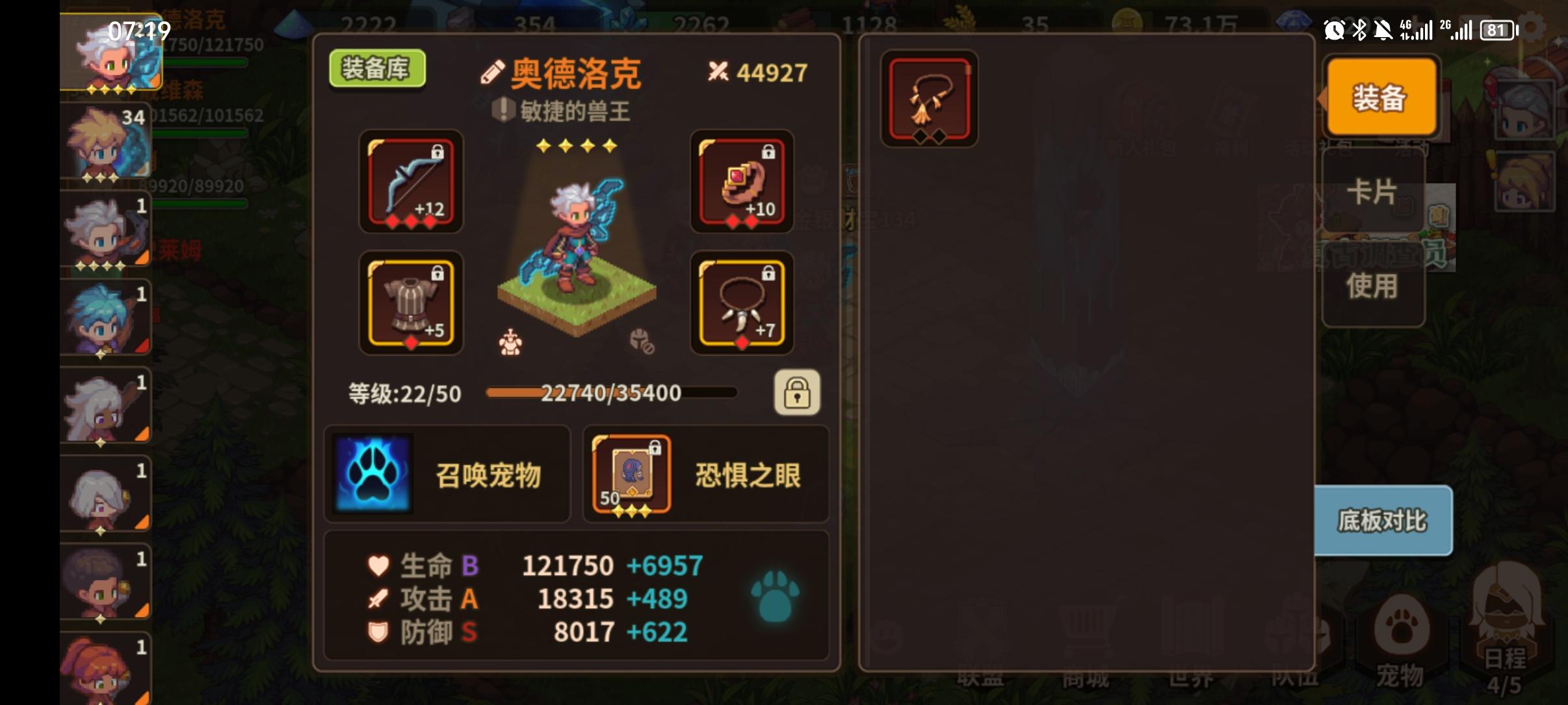
Task: Select the 恐惧之眼 skill card
Action: point(629,474)
